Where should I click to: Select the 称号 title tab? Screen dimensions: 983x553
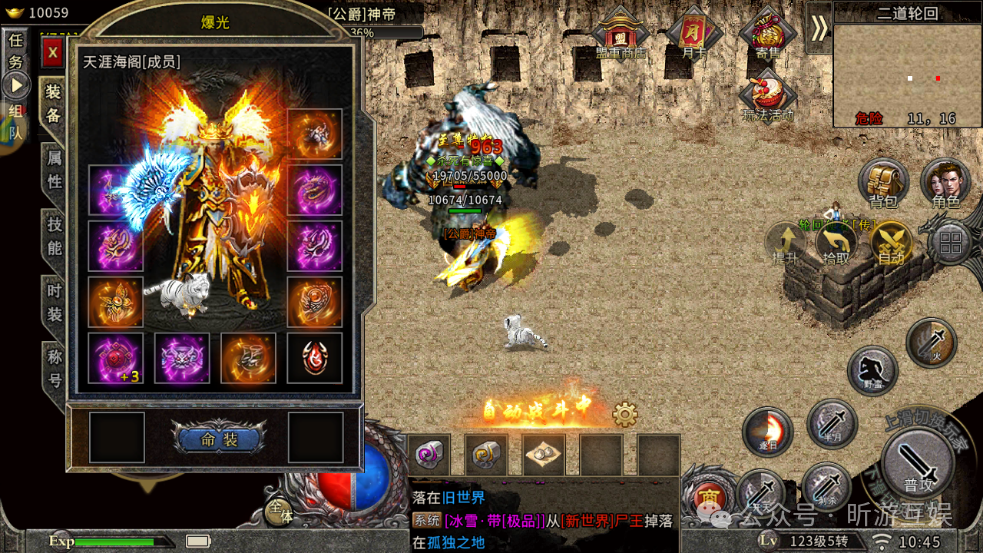click(54, 367)
